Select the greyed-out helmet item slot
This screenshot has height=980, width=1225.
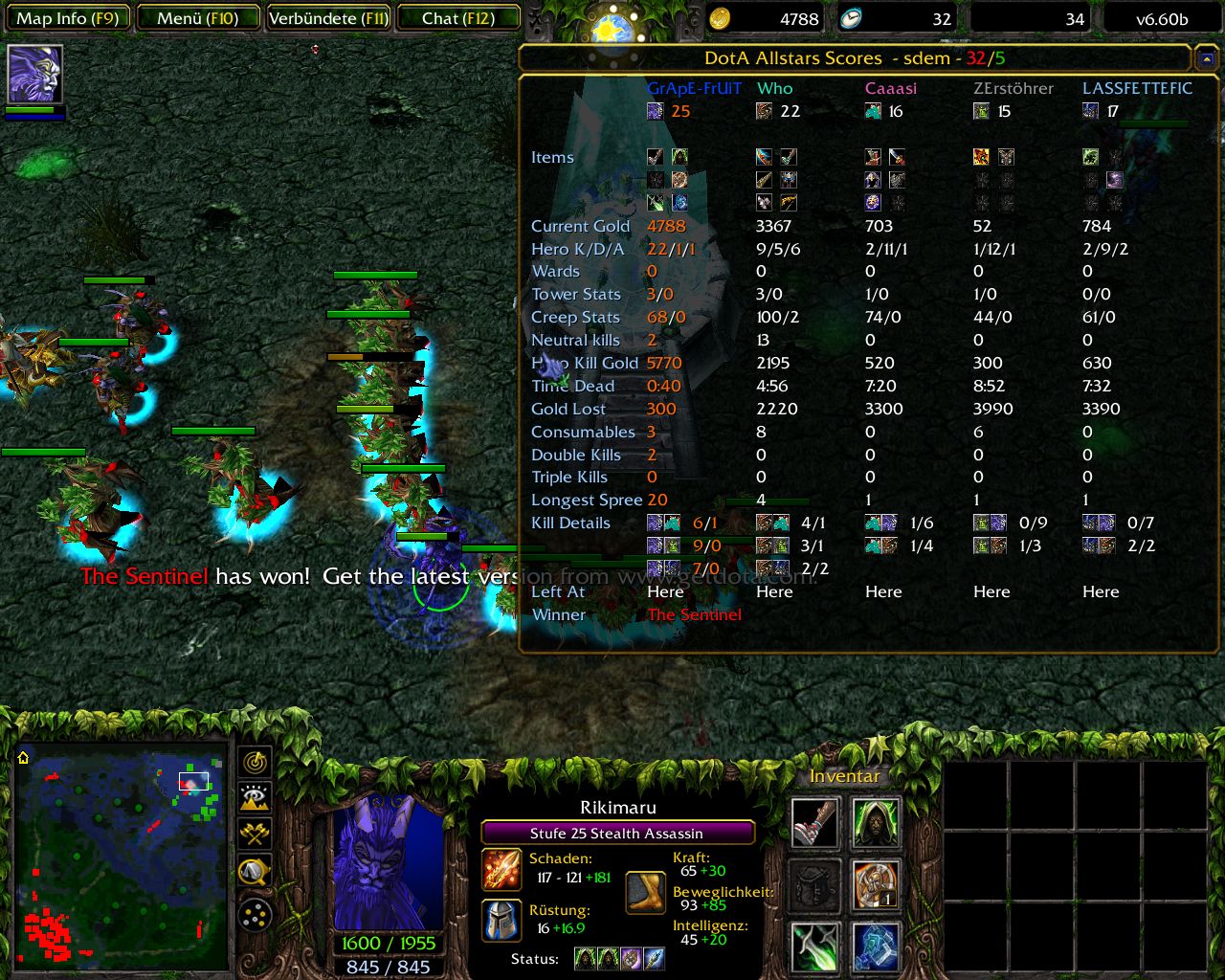coord(815,885)
